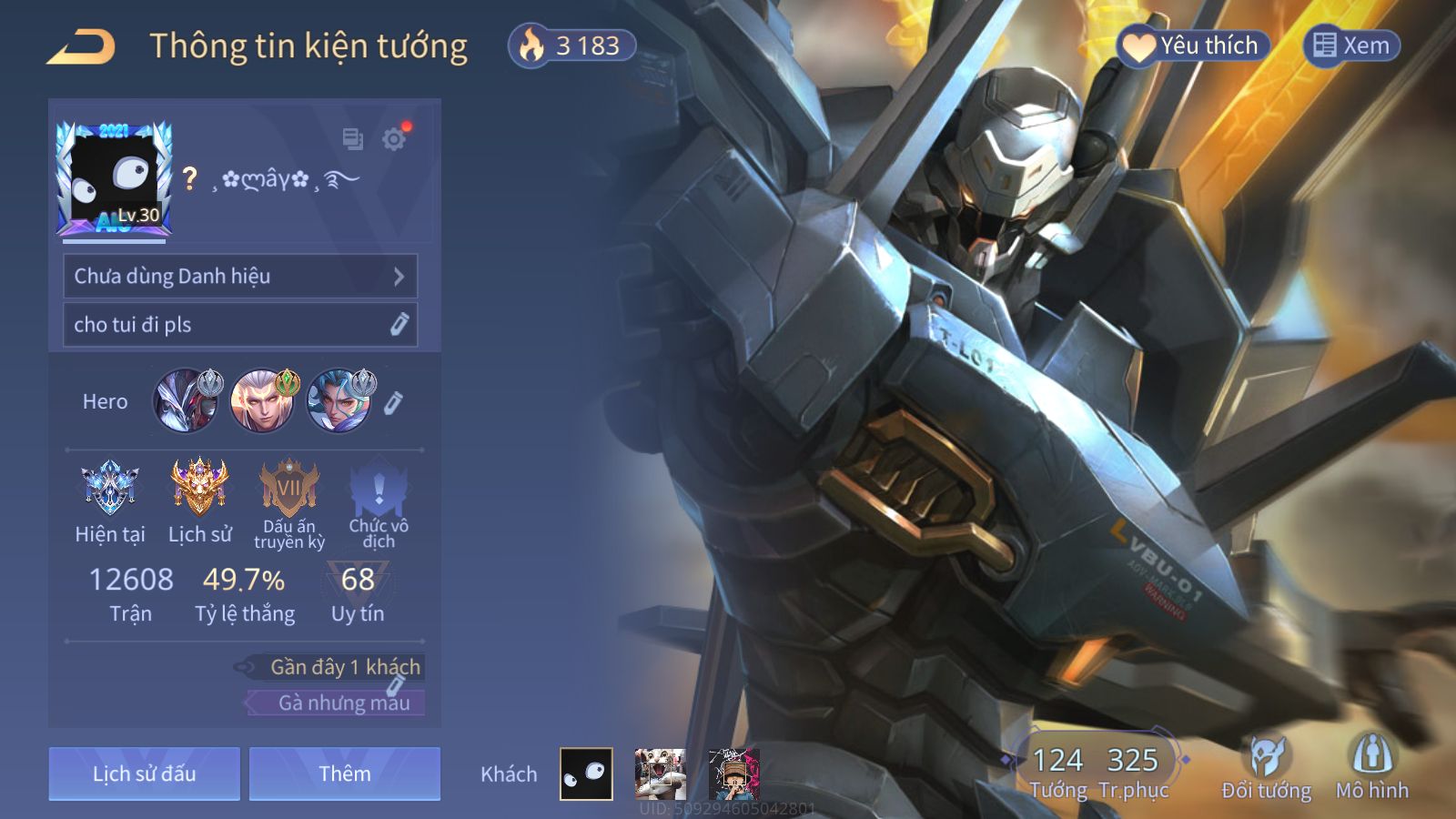1456x819 pixels.
Task: Select the black googly-eyed visitor avatar
Action: click(x=586, y=774)
